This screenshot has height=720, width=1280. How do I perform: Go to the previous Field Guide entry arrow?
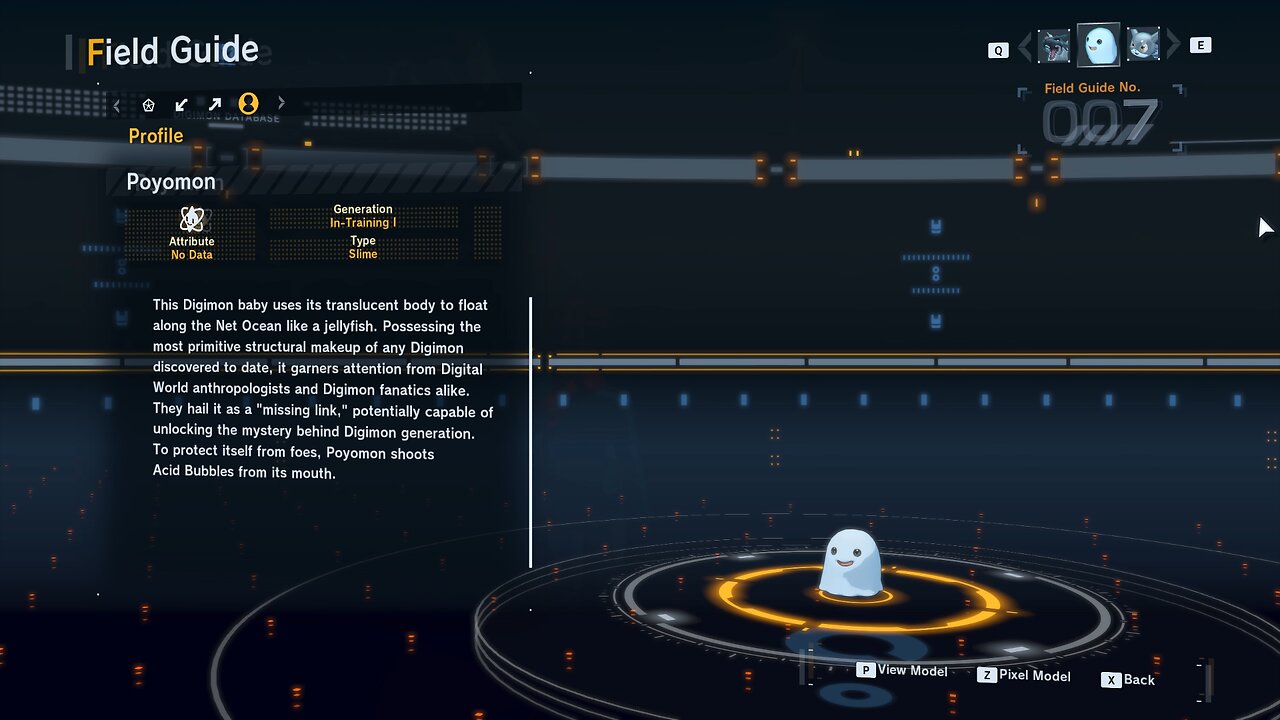(x=1025, y=46)
